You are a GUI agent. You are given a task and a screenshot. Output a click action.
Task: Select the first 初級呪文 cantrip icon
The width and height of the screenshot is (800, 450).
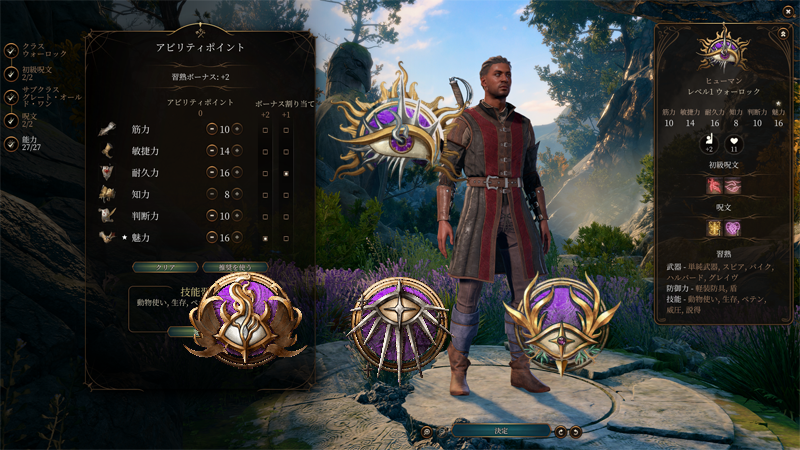pyautogui.click(x=715, y=186)
